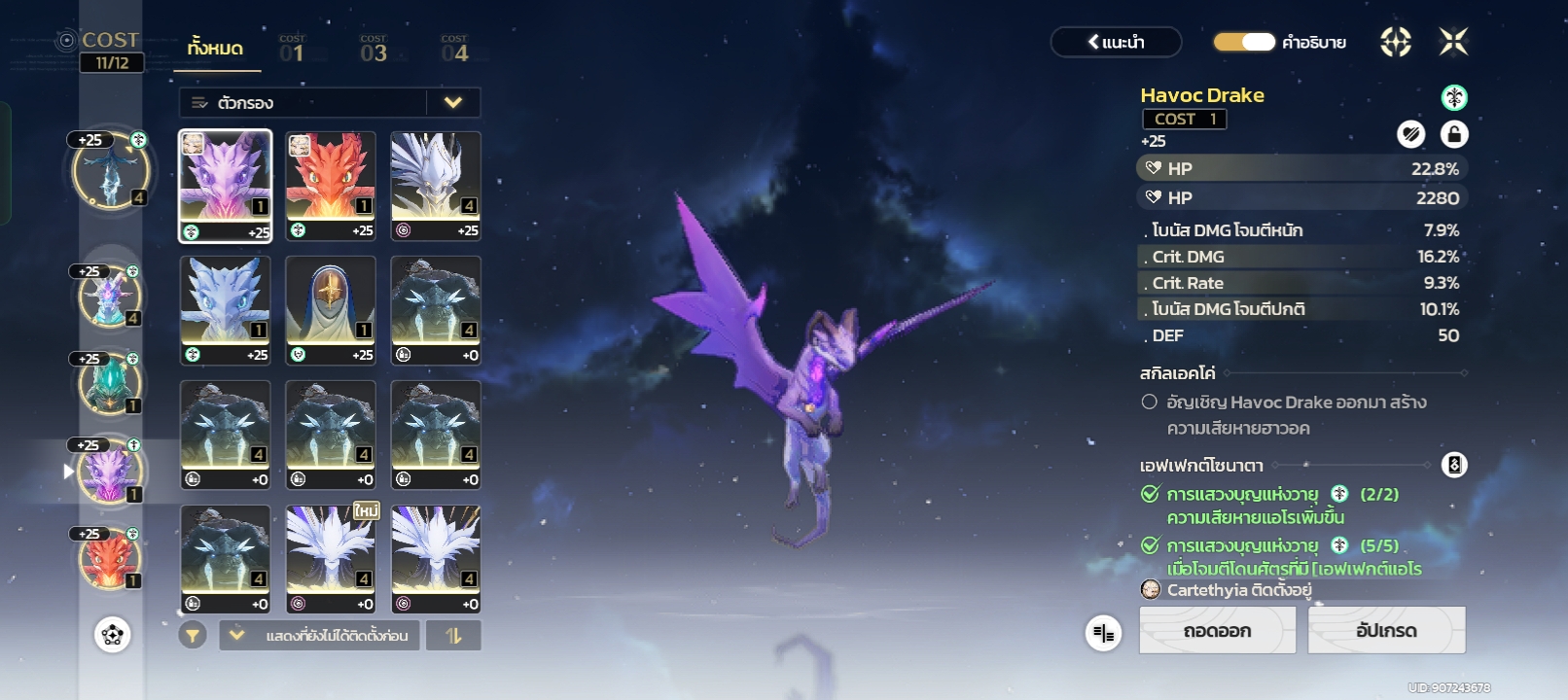Open the stat comparison list button

1103,634
